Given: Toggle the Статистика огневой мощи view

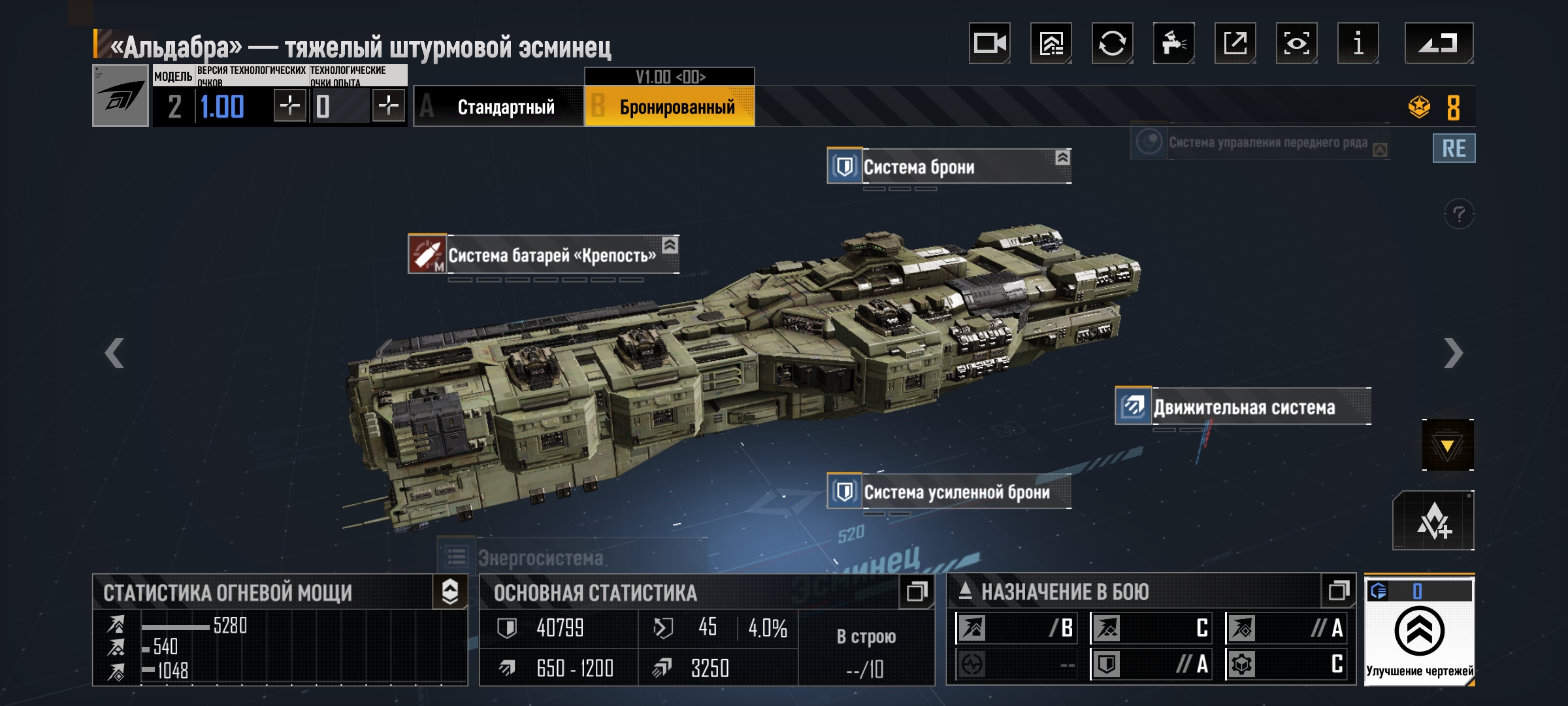Looking at the screenshot, I should 450,592.
